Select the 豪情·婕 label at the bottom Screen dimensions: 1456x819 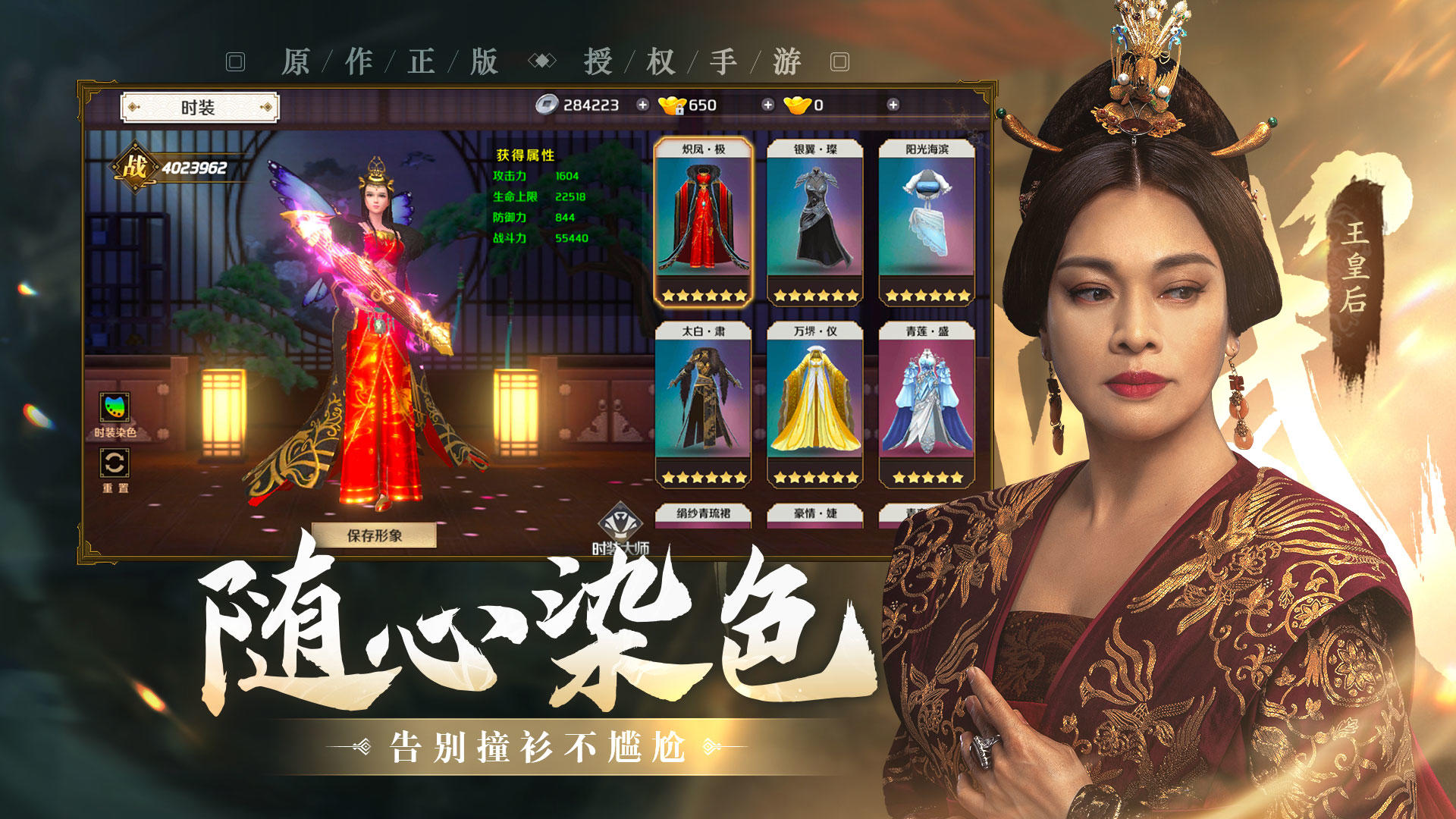[x=817, y=514]
